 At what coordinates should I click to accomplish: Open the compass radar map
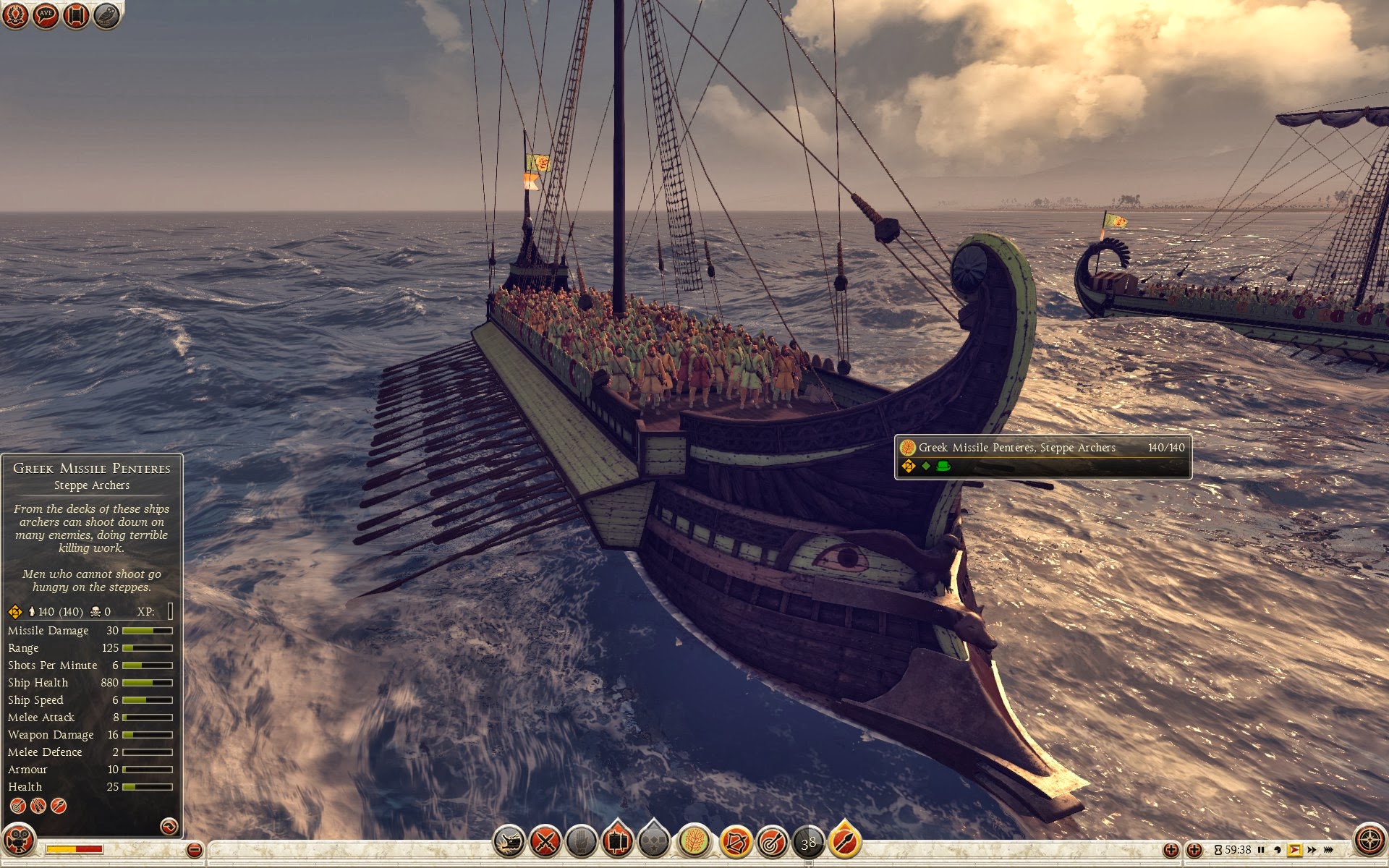pos(1369,841)
